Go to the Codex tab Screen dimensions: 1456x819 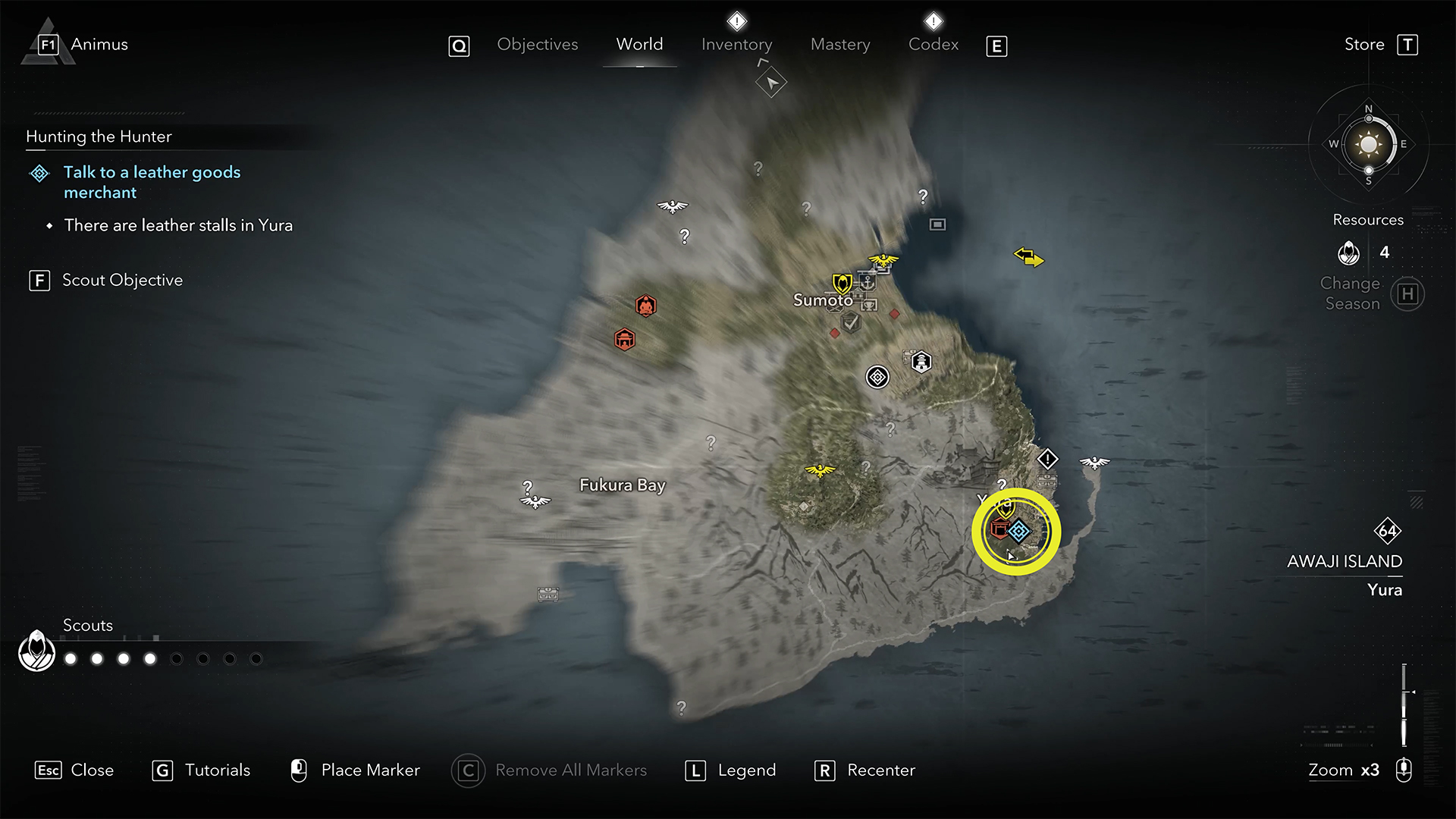(933, 45)
